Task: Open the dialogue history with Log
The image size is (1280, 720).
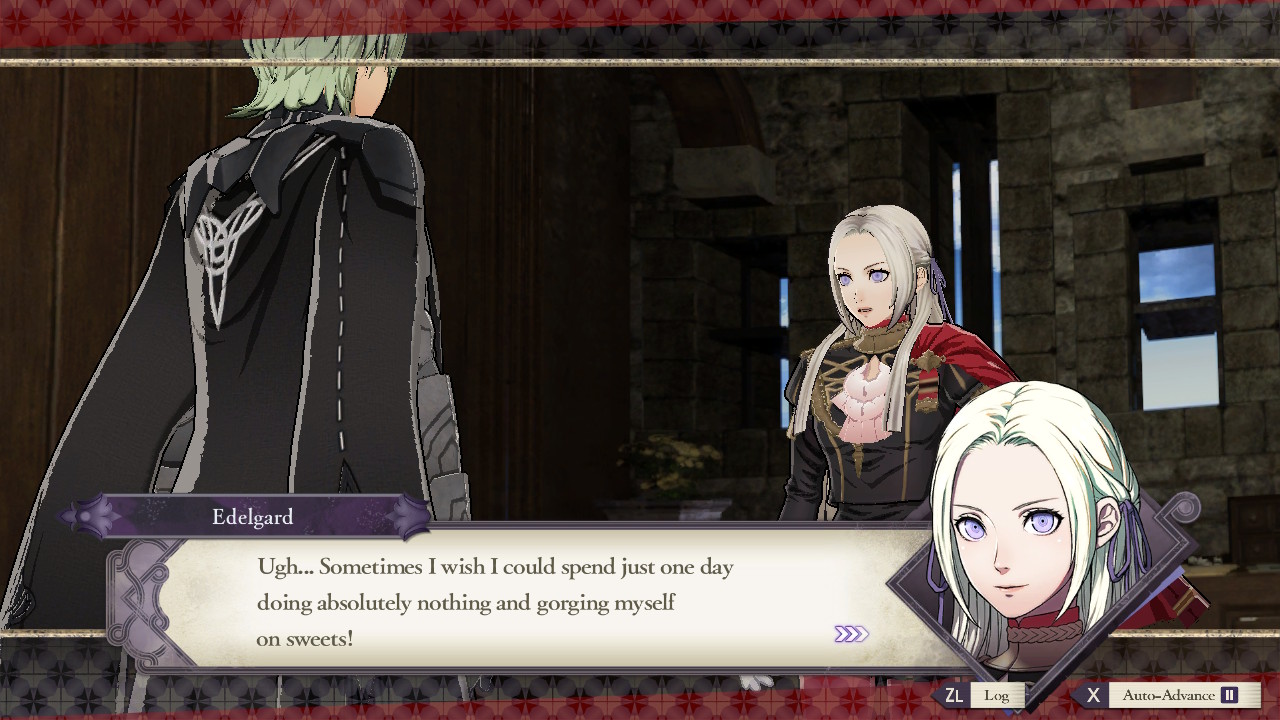Action: coord(997,694)
